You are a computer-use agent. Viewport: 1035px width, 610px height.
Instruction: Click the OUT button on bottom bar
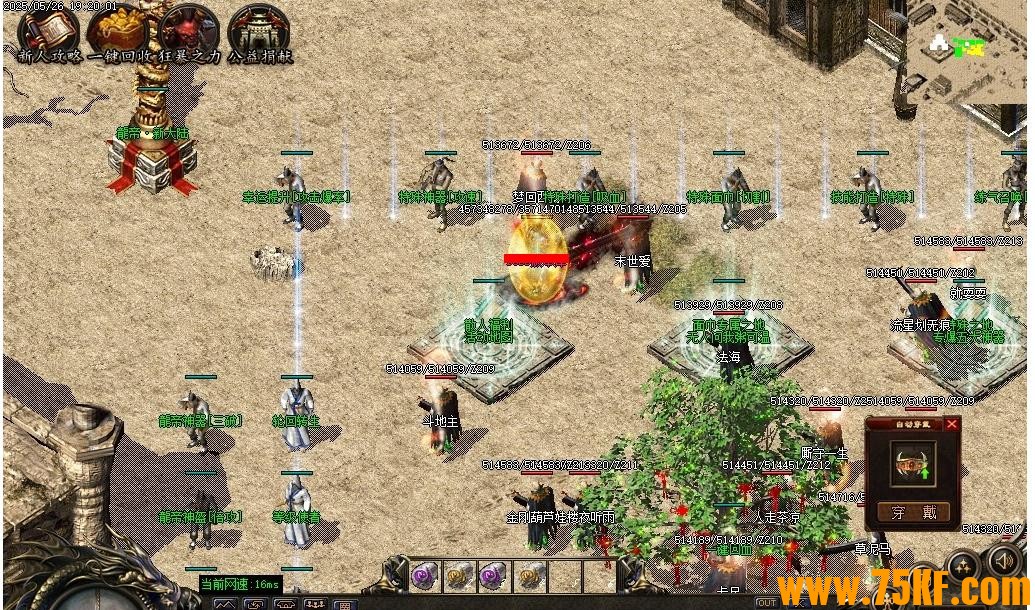pos(766,603)
